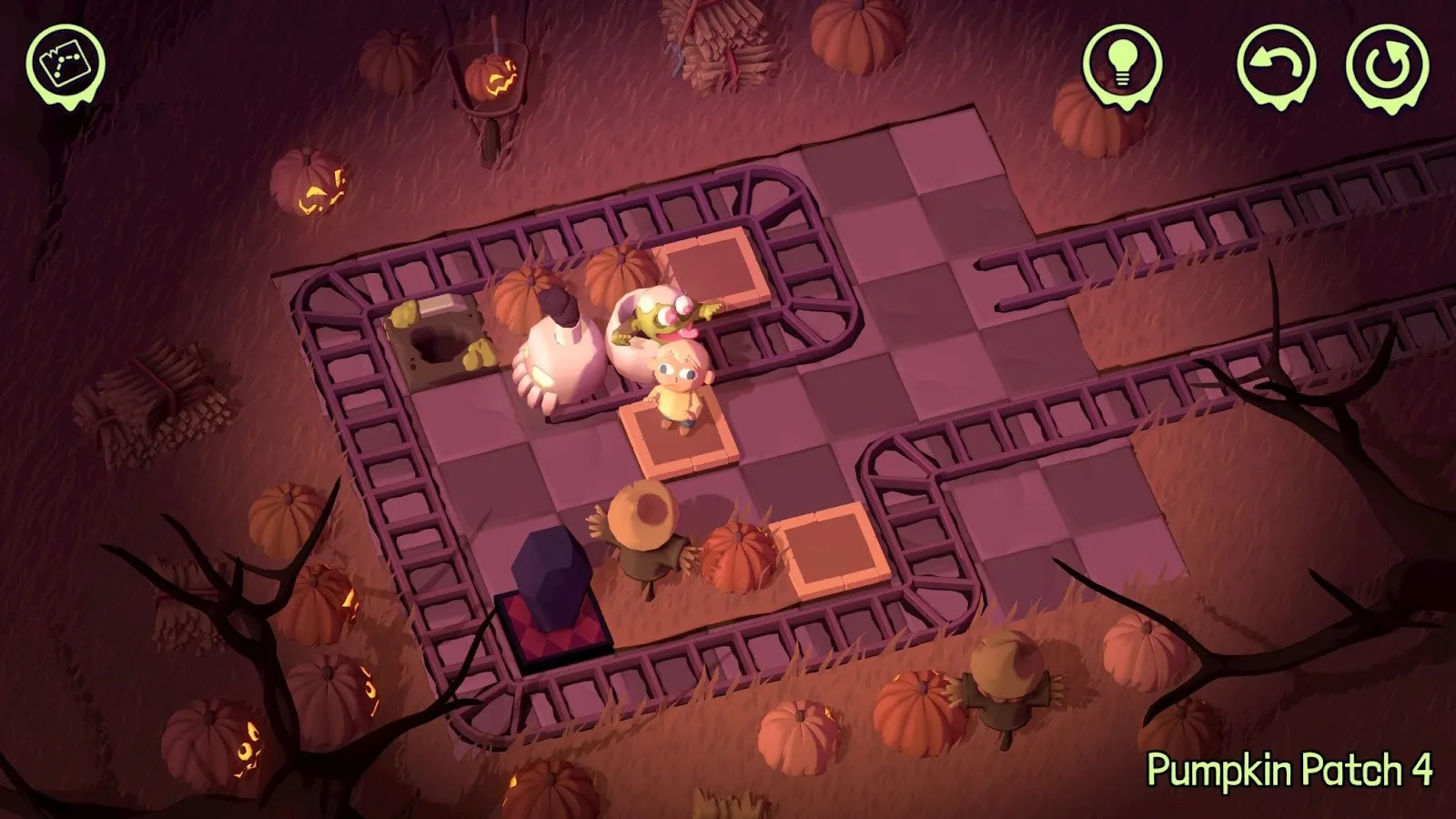The image size is (1456, 819).
Task: Click the restart level icon
Action: [1384, 64]
